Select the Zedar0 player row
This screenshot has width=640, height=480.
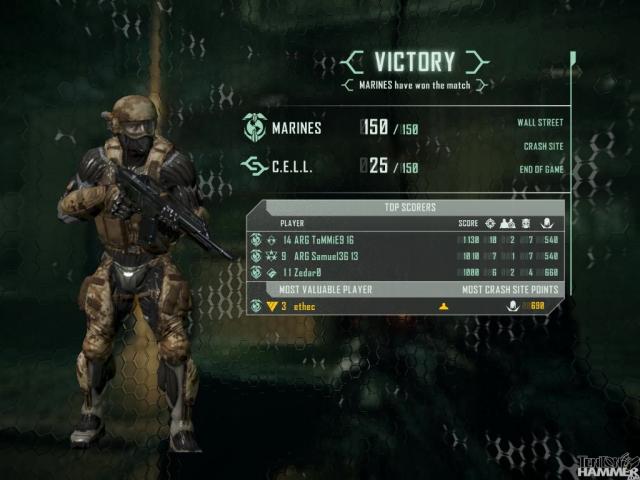[405, 272]
